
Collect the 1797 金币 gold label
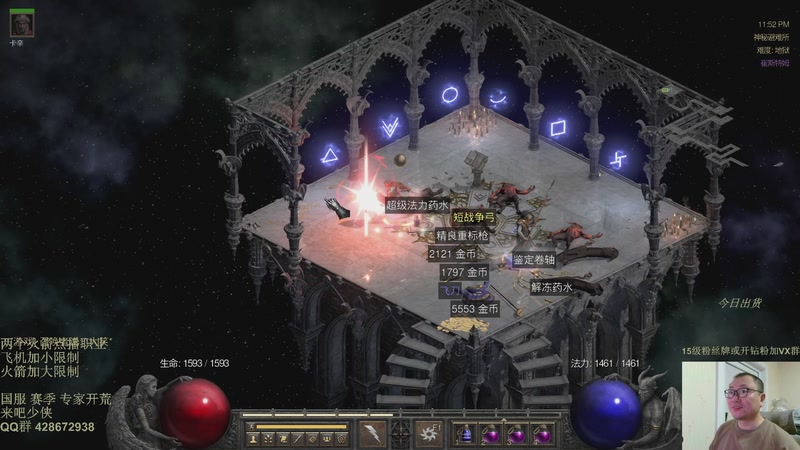coord(463,272)
